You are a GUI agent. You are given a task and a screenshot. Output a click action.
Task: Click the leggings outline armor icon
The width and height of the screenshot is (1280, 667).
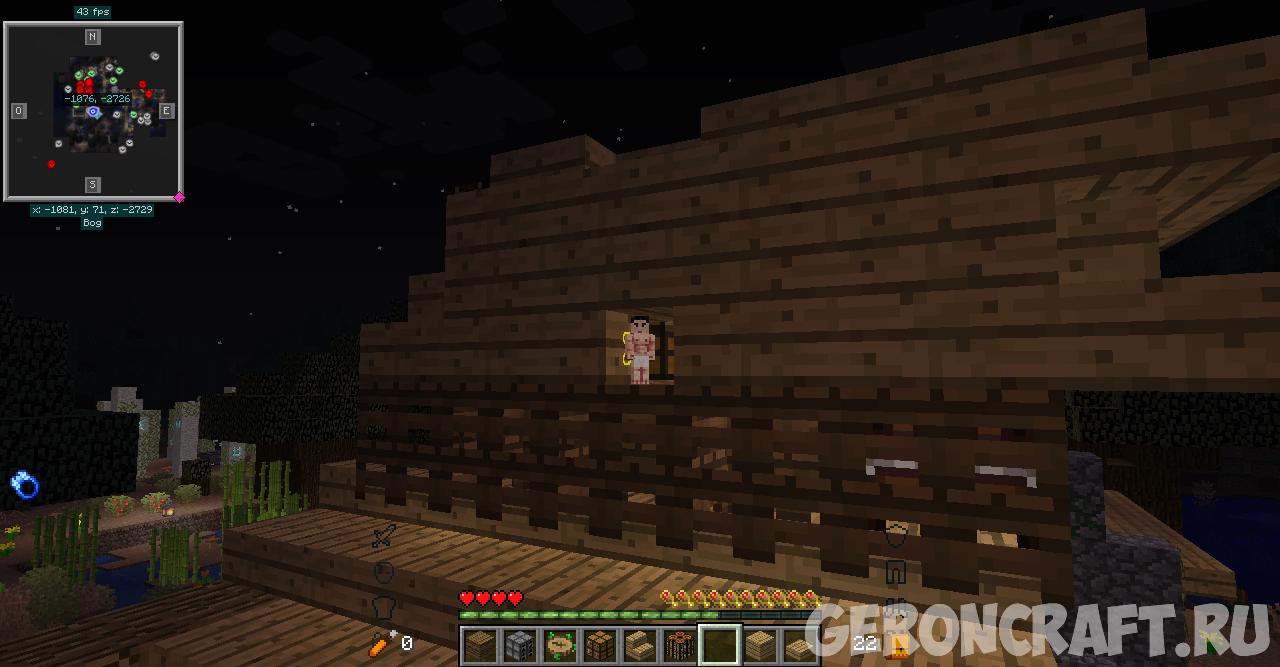(x=895, y=573)
